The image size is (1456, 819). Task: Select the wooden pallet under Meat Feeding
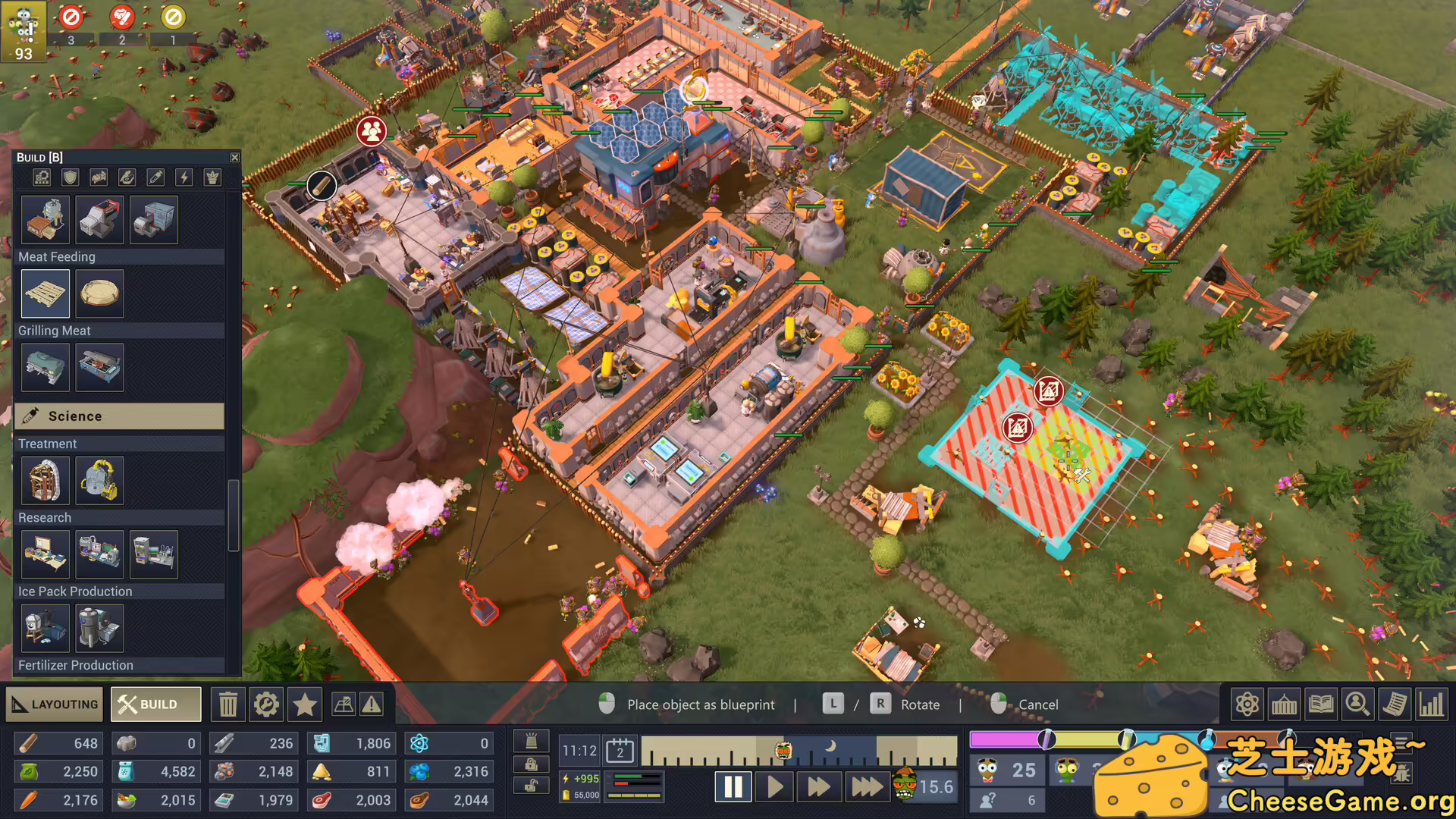(x=45, y=293)
